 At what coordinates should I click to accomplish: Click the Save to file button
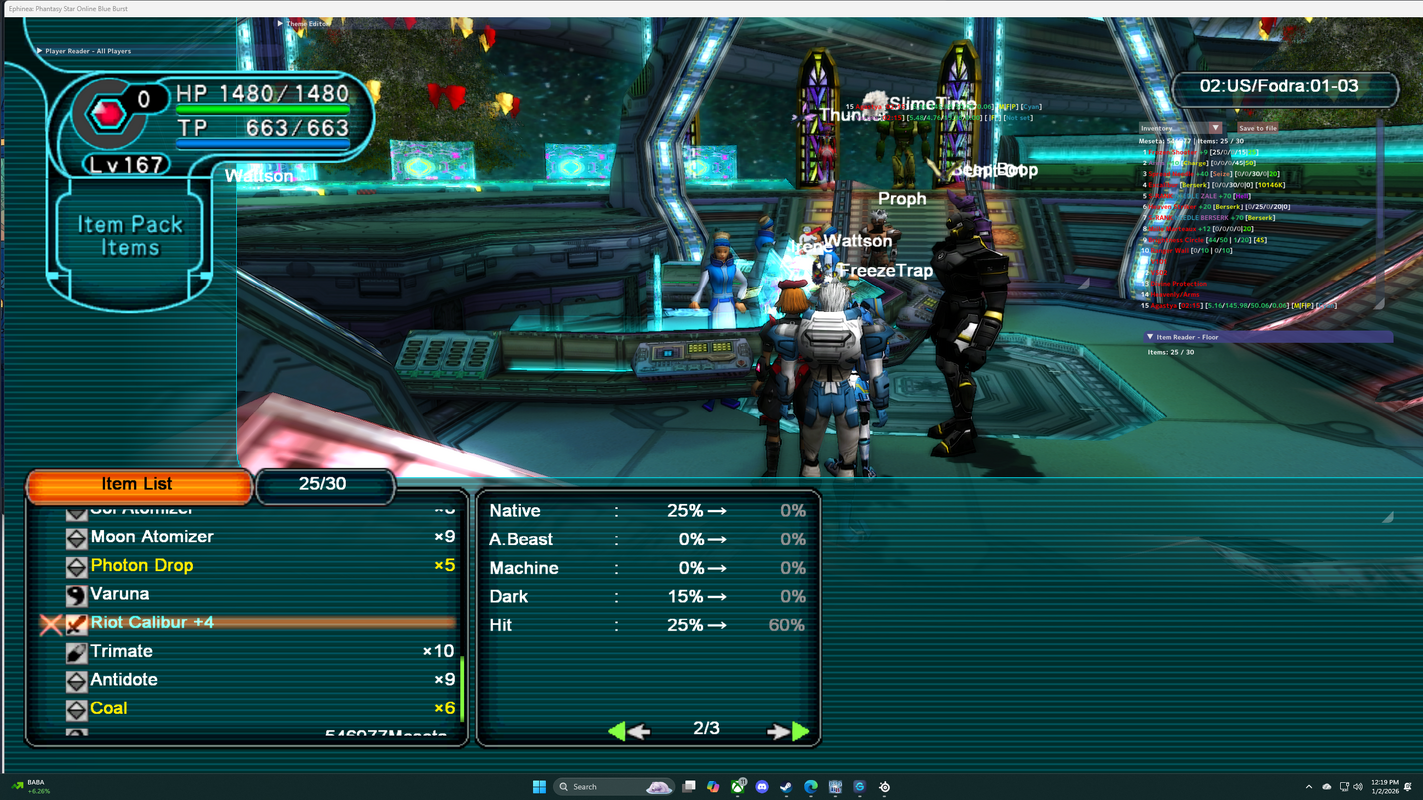point(1257,128)
